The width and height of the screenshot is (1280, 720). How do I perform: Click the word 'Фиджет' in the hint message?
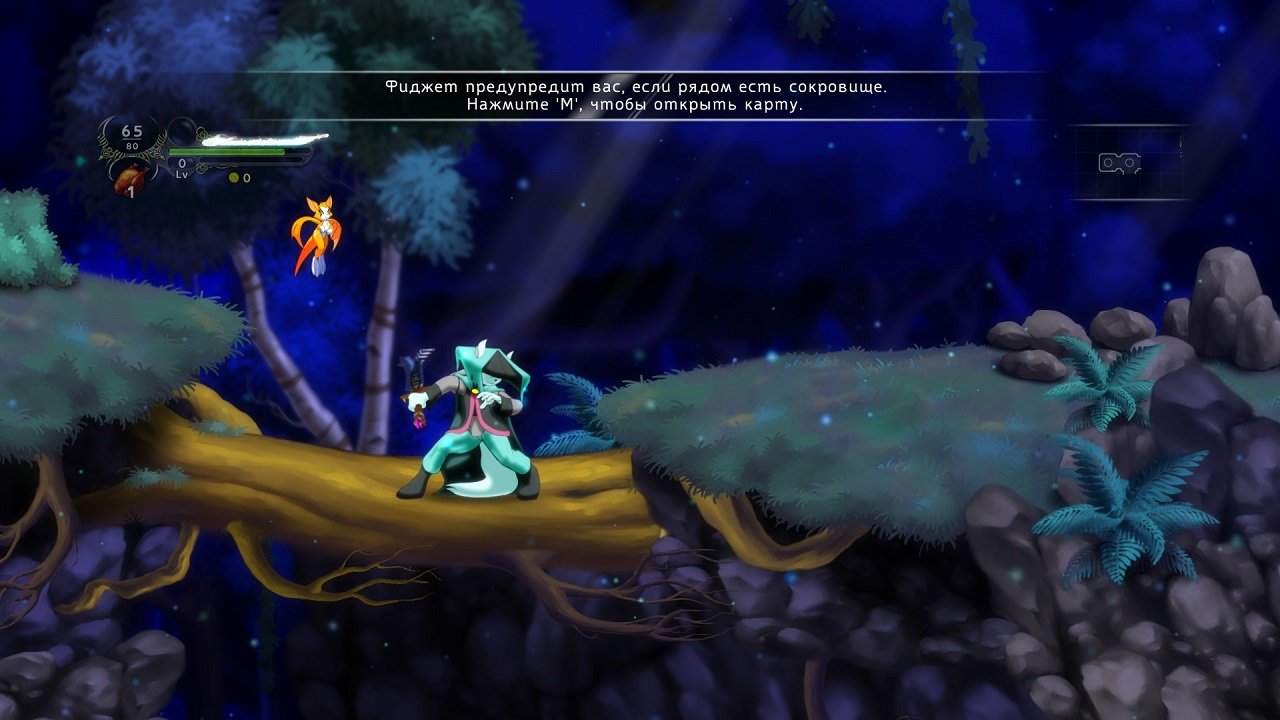click(420, 87)
